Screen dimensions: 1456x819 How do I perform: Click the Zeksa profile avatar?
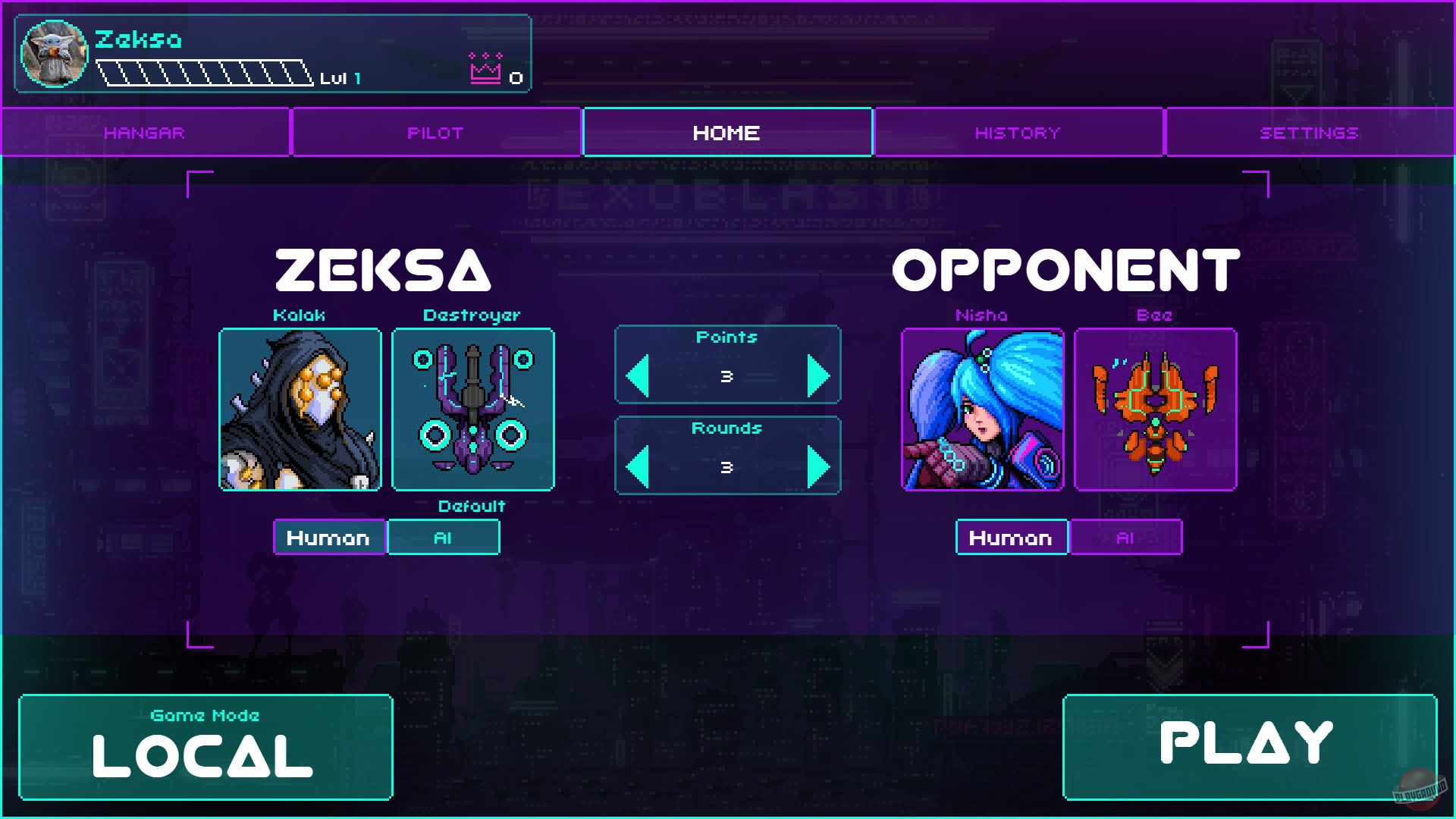click(54, 54)
